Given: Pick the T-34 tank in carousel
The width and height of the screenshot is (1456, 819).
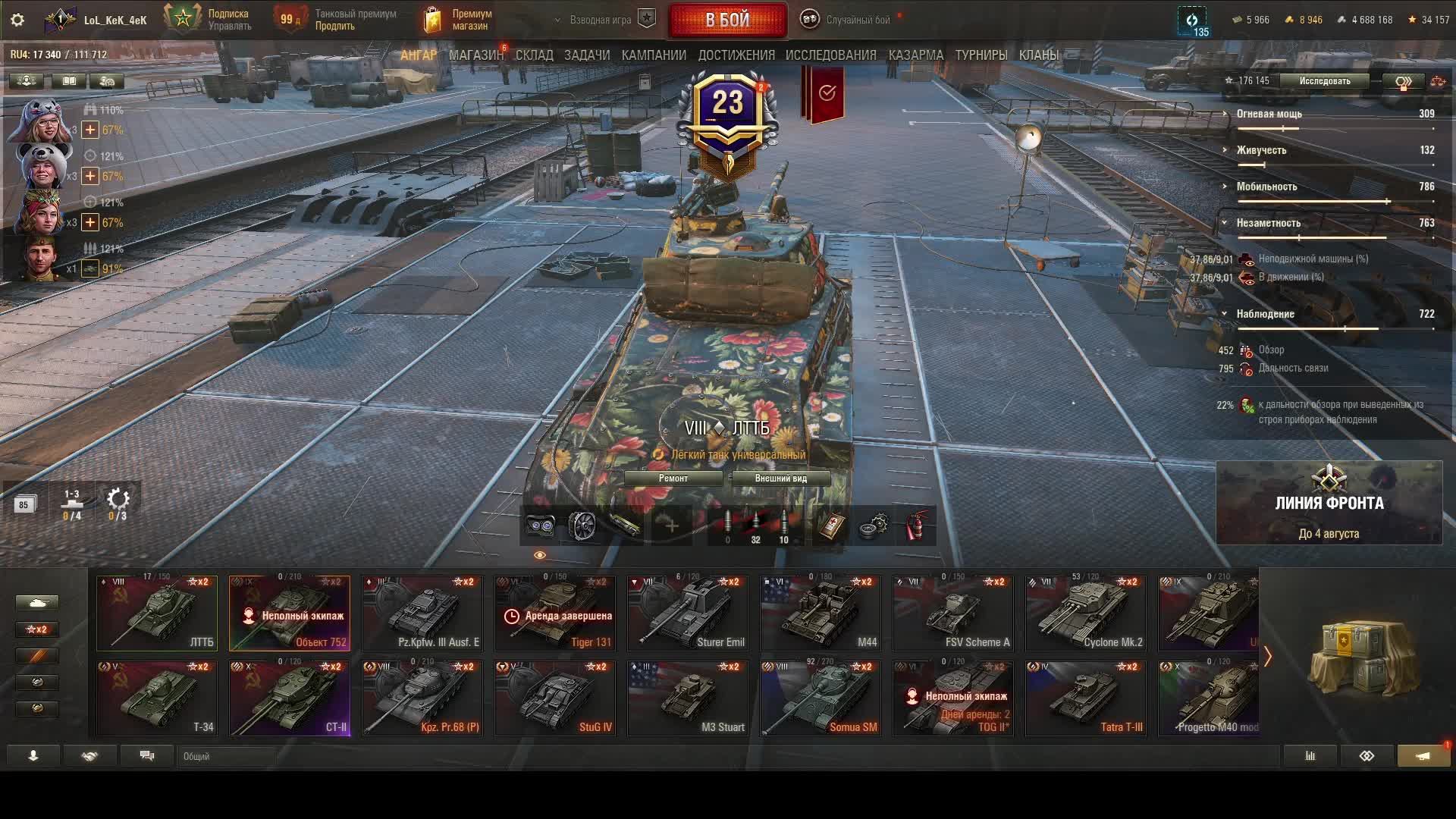Looking at the screenshot, I should pyautogui.click(x=157, y=698).
